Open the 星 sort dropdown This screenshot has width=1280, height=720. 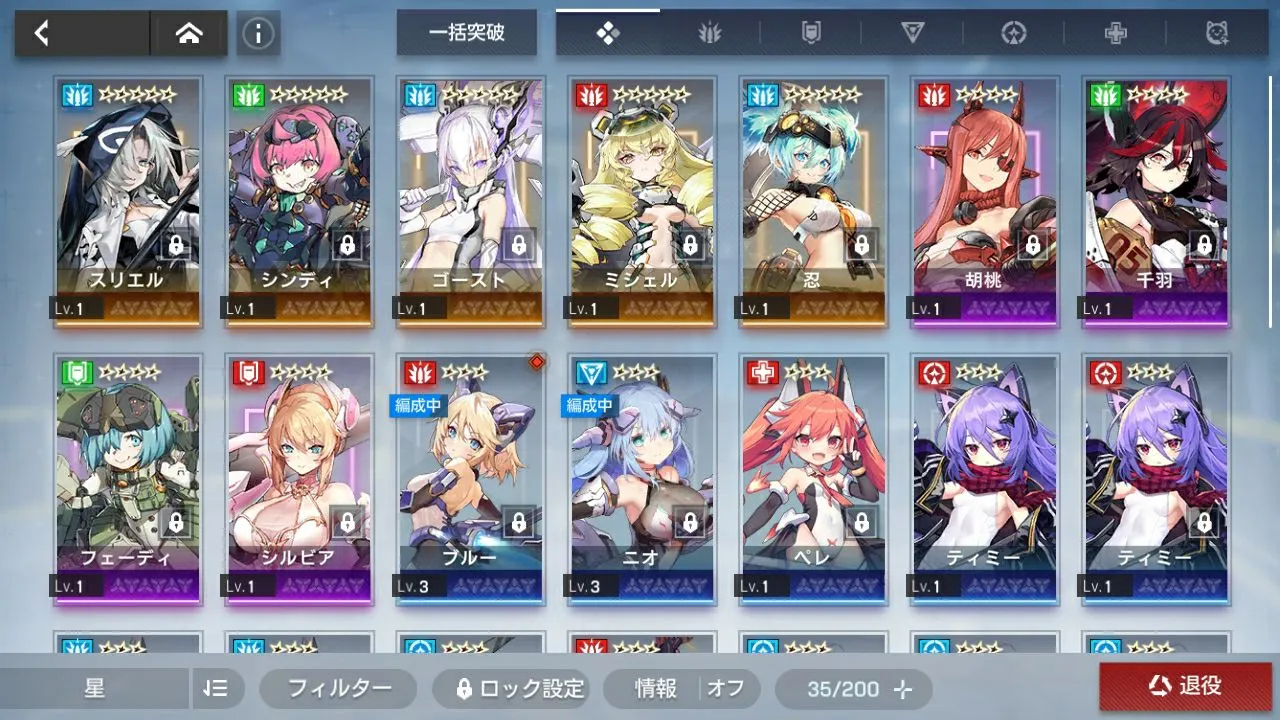click(95, 688)
